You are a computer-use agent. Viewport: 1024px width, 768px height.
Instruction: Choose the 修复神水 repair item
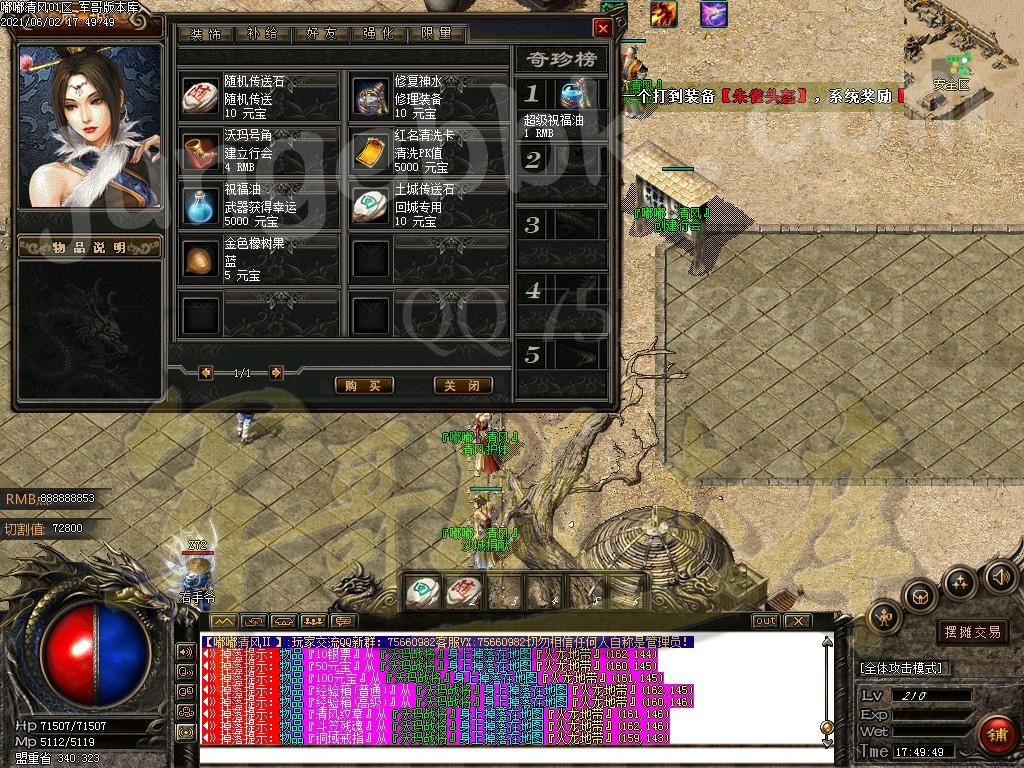371,96
